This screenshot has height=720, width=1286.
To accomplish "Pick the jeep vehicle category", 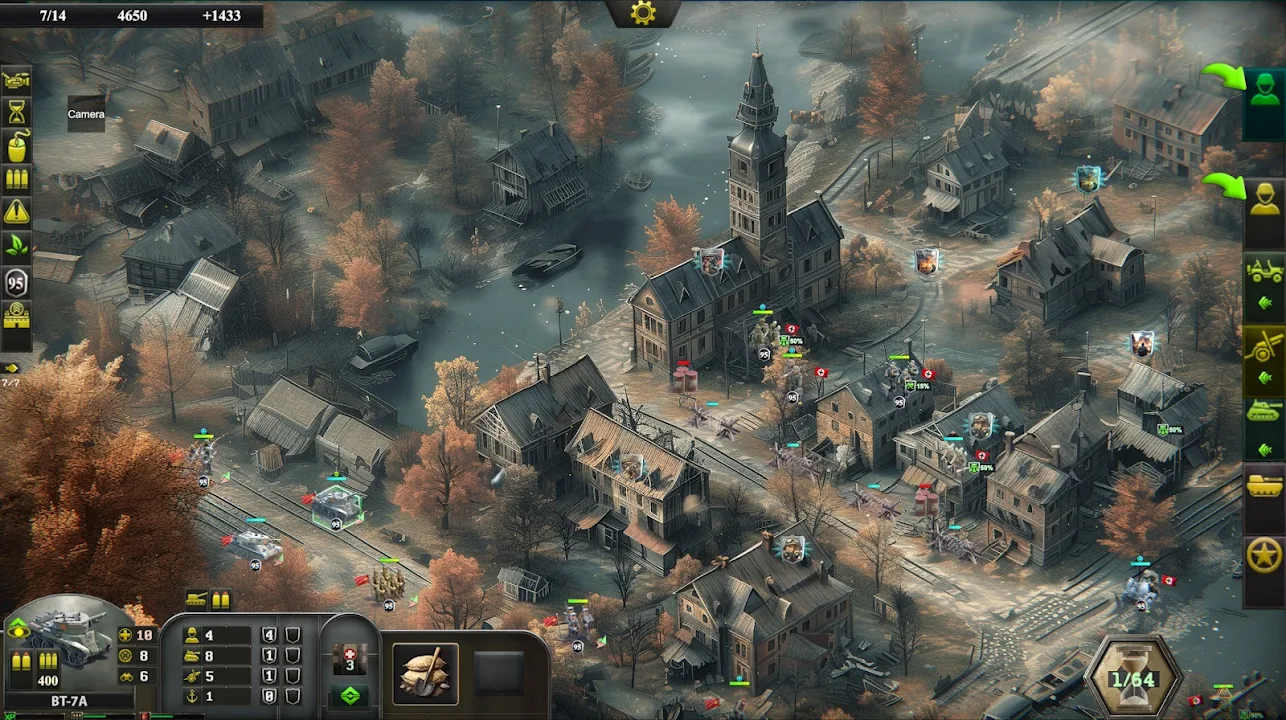I will [x=1264, y=270].
